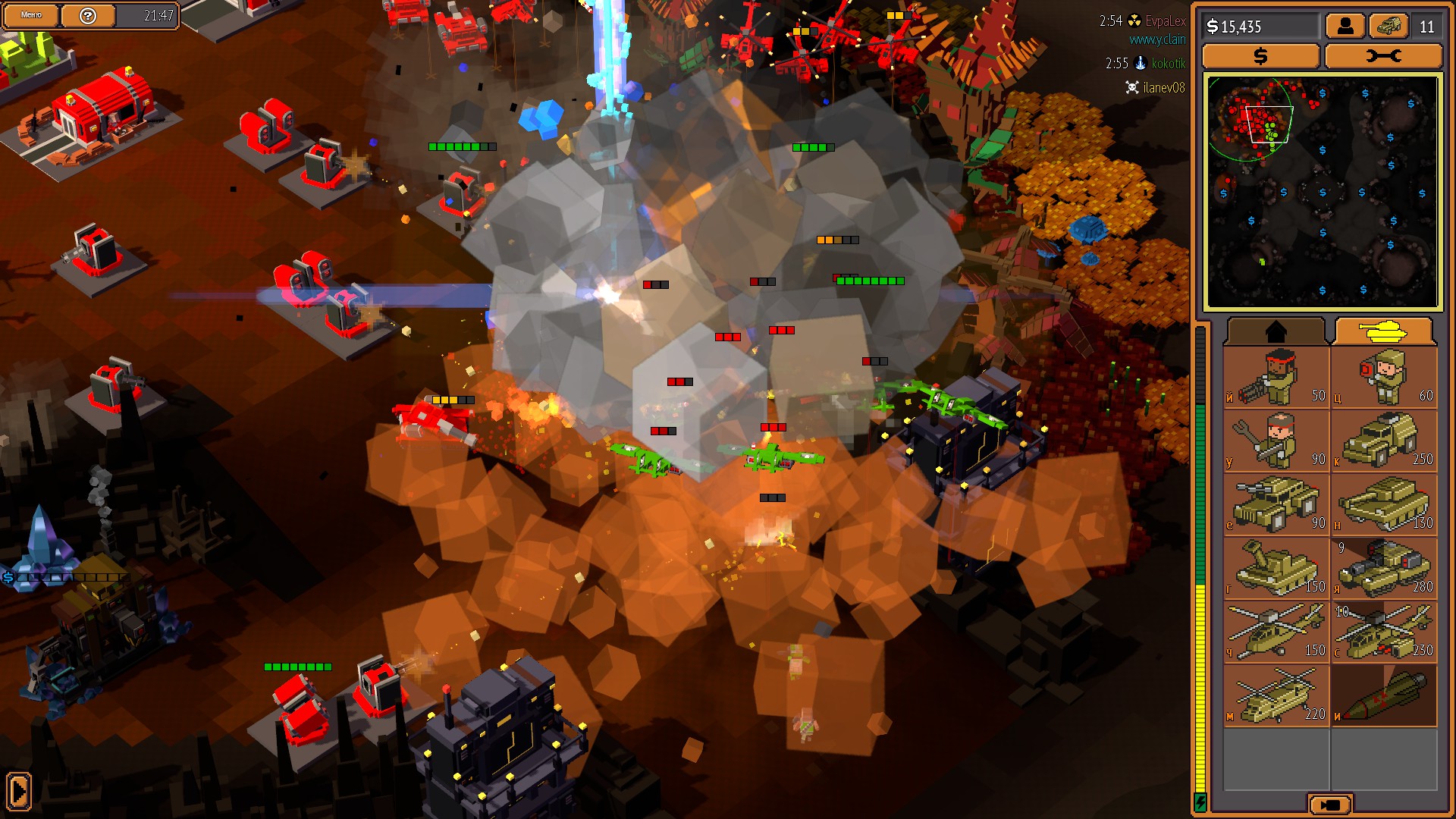Toggle the infantry counter person icon
The image size is (1456, 819).
tap(1346, 27)
